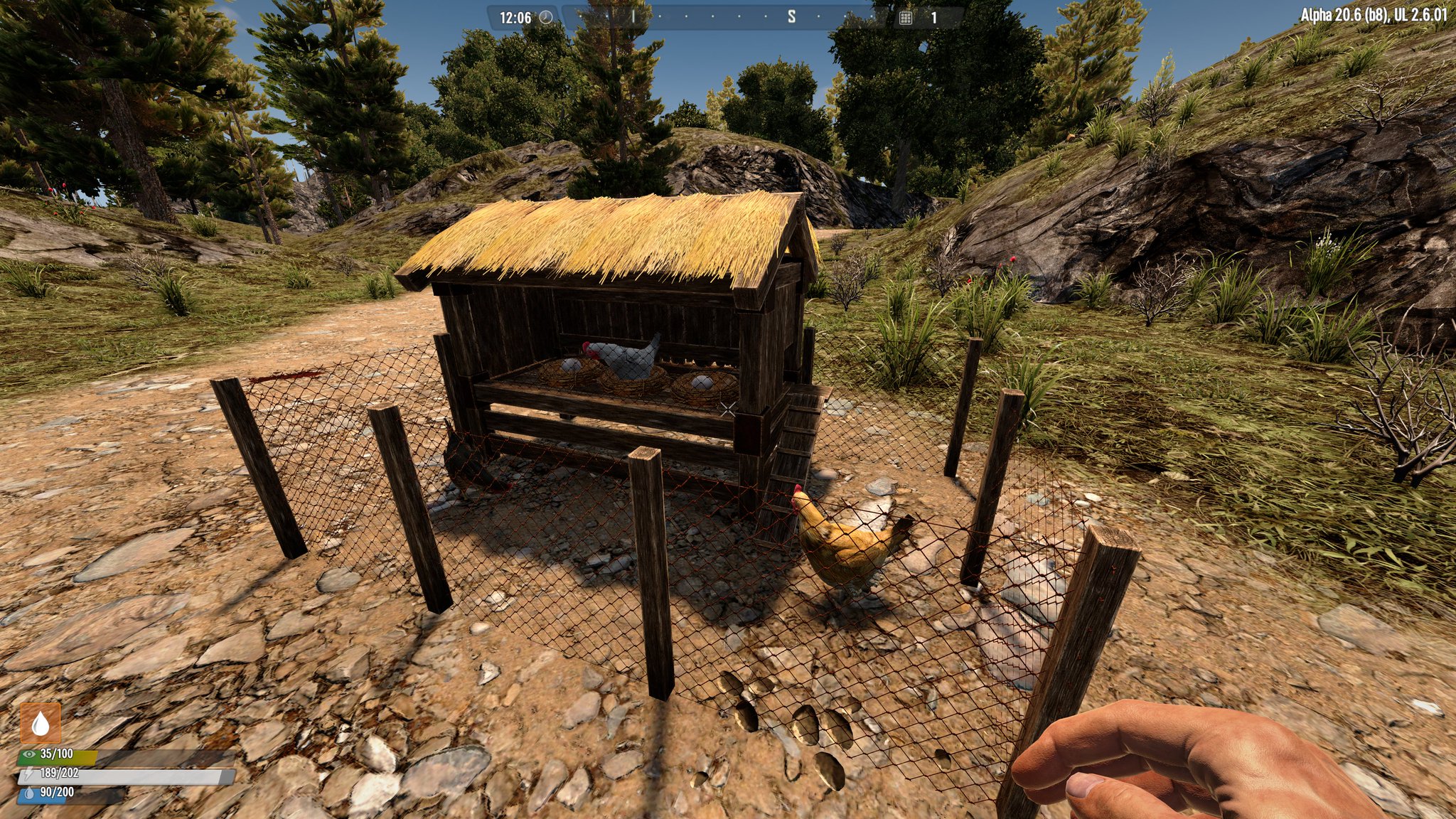Click the clock icon next to 12:06
The width and height of the screenshot is (1456, 819).
tap(545, 16)
